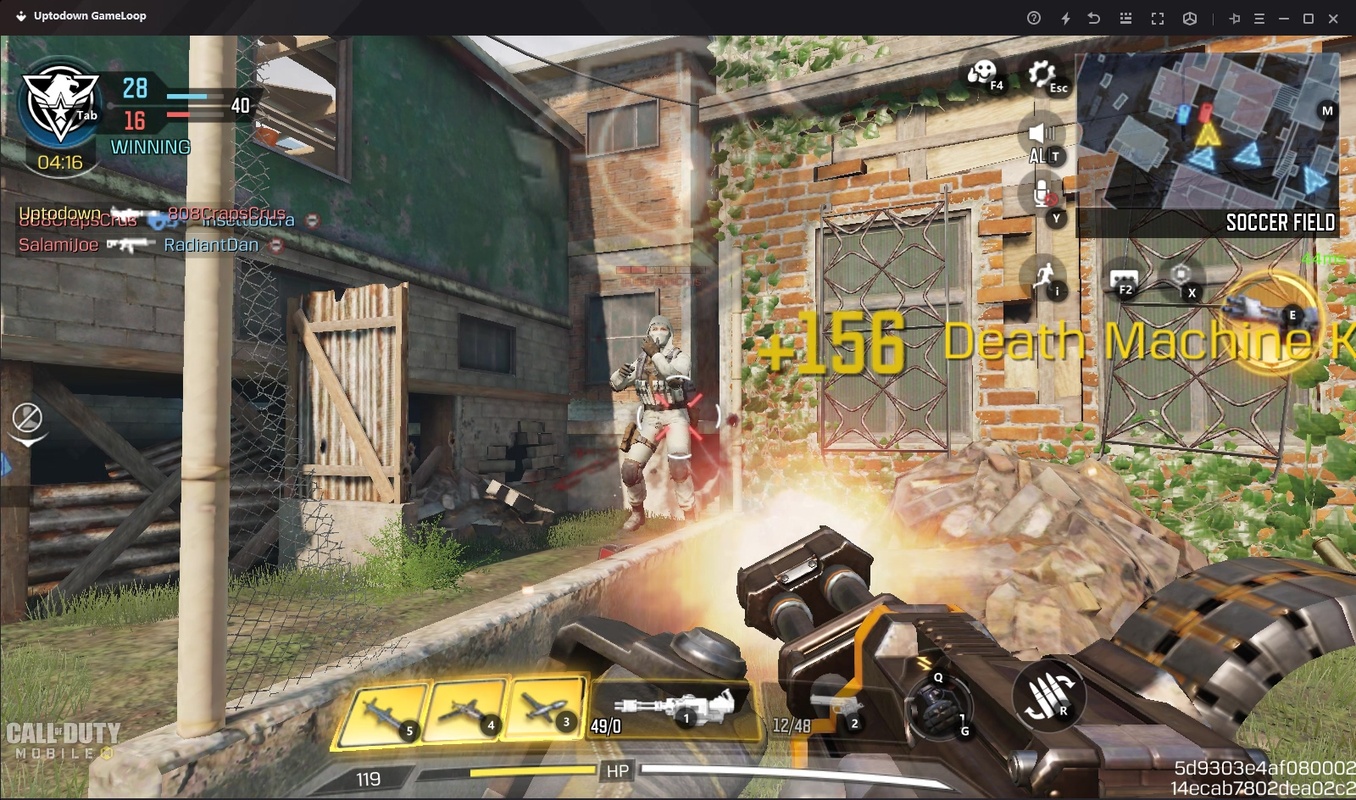This screenshot has width=1356, height=800.
Task: Open the emote smiley face menu
Action: [982, 73]
